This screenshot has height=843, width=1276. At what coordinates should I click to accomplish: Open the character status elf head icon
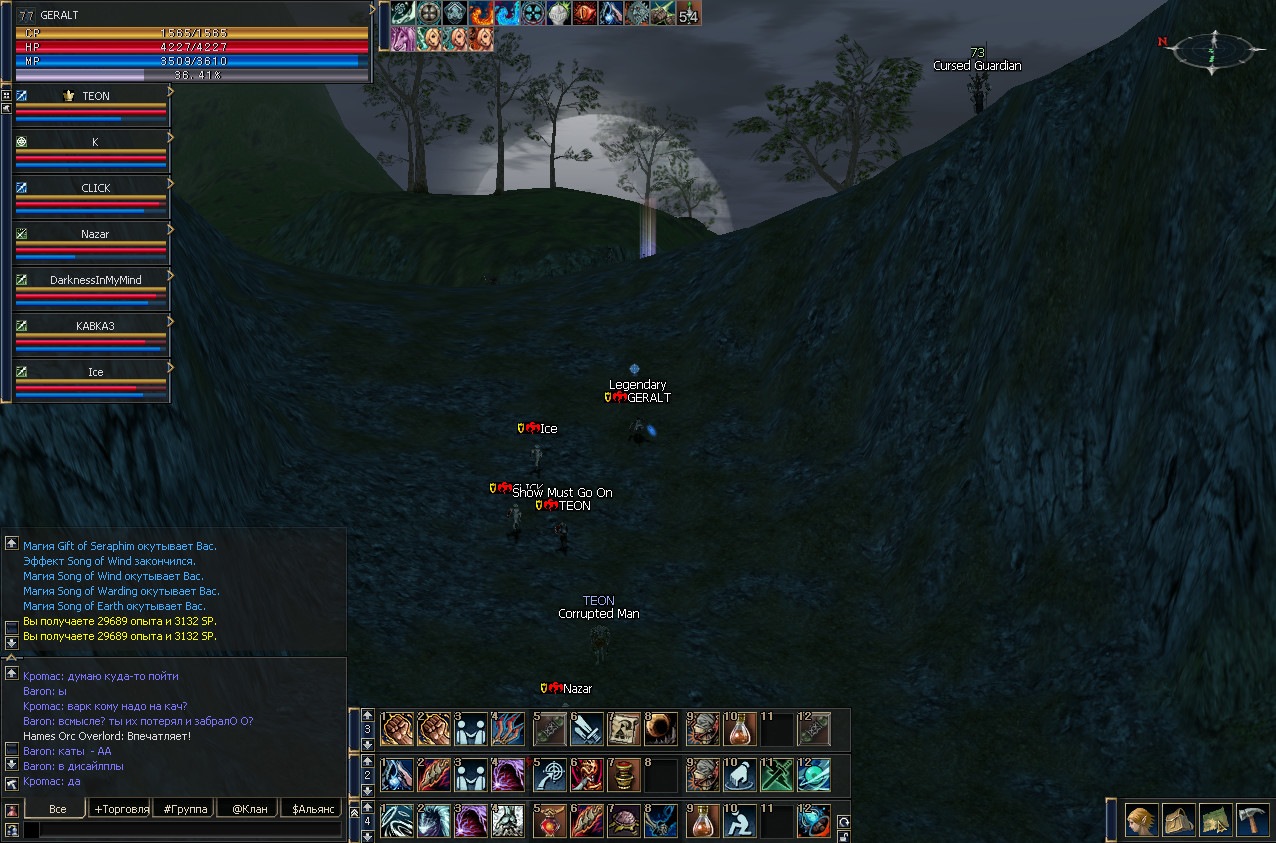pos(1142,820)
